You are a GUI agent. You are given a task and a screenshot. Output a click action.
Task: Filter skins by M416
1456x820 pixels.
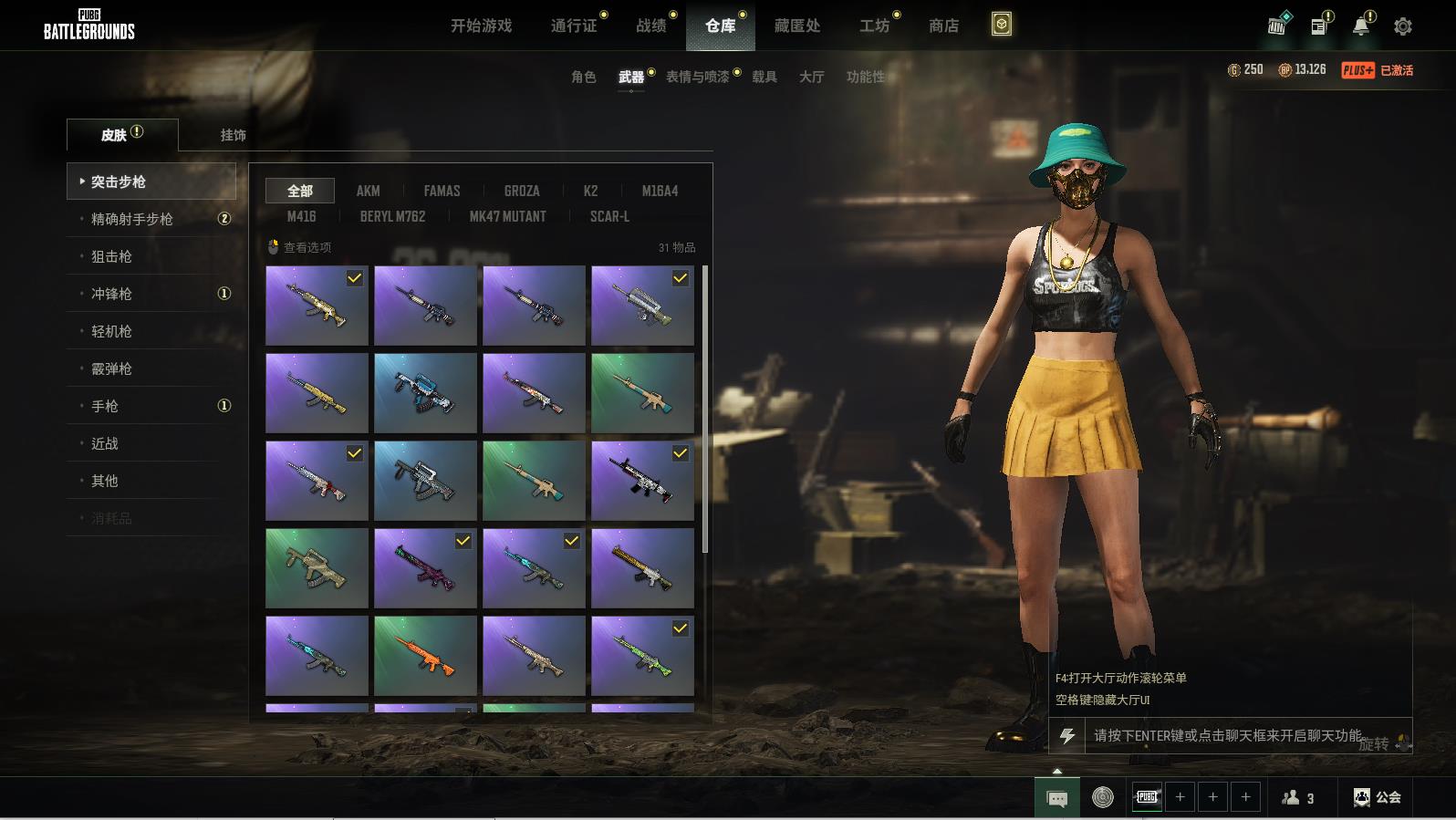(x=301, y=216)
